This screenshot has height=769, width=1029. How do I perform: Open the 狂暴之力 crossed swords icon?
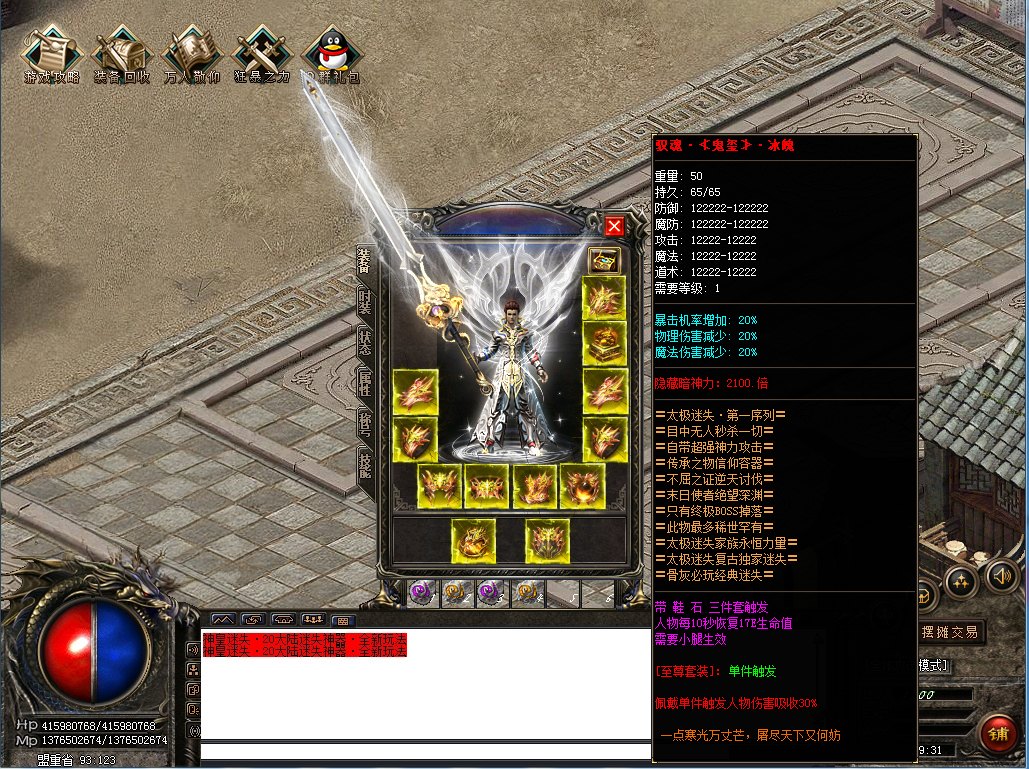tap(262, 54)
